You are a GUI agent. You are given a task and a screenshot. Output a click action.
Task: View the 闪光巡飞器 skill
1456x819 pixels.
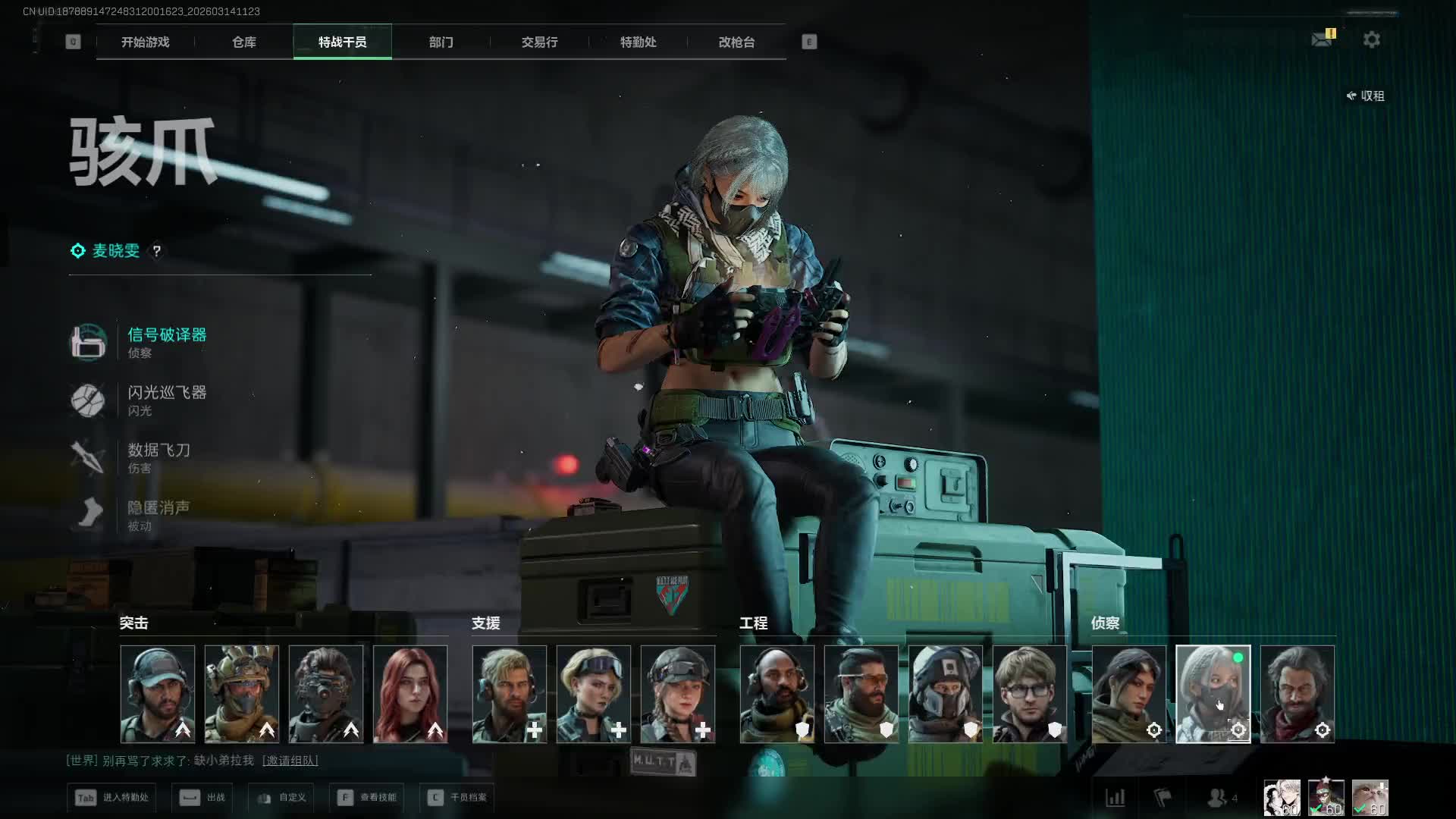tap(167, 393)
